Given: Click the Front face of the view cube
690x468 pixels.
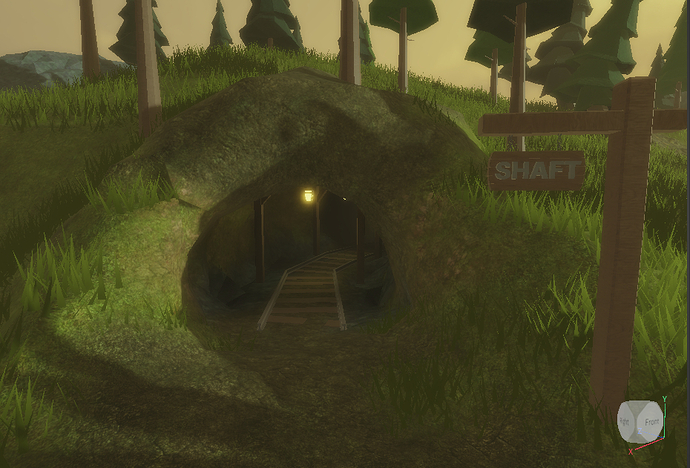Looking at the screenshot, I should pos(650,422).
